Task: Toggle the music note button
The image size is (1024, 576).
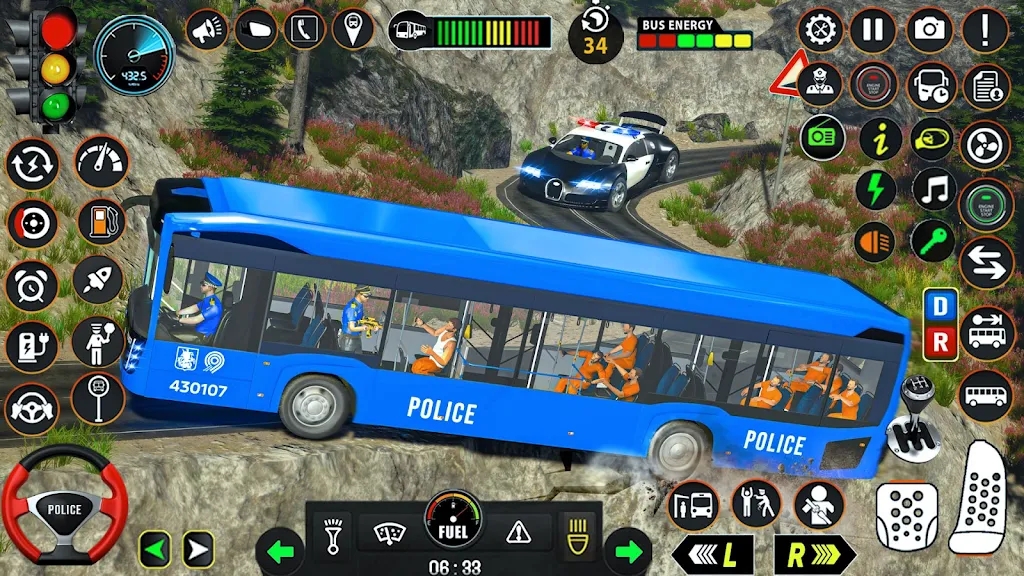Action: click(x=933, y=189)
